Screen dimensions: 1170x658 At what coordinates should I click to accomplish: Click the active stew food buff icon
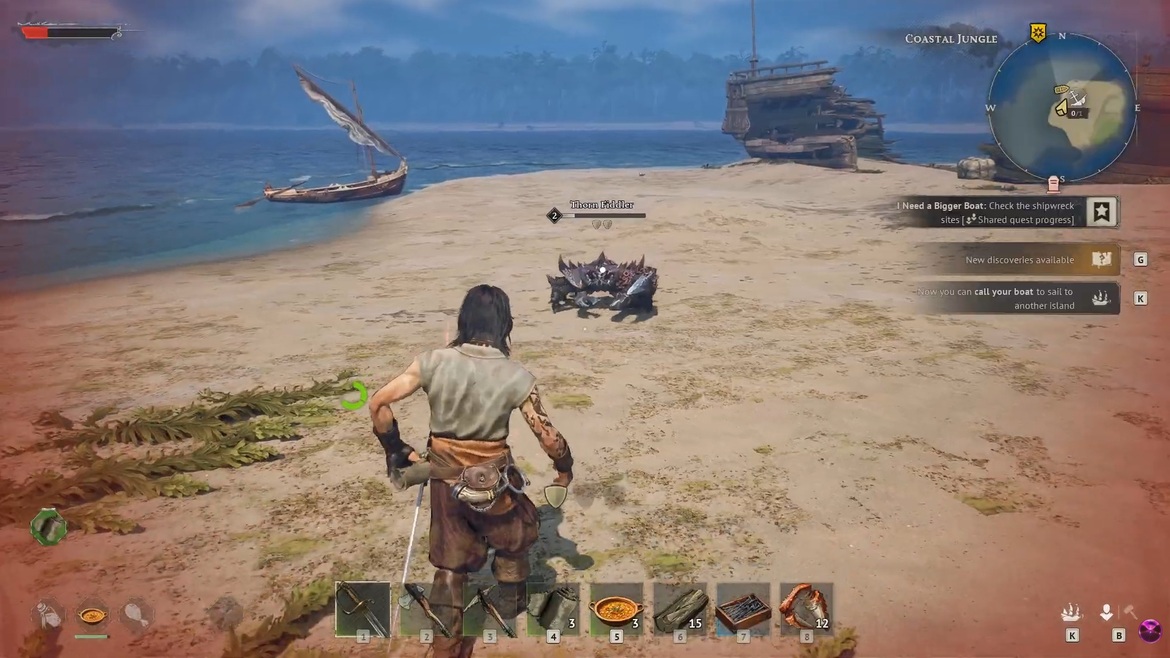coord(92,615)
